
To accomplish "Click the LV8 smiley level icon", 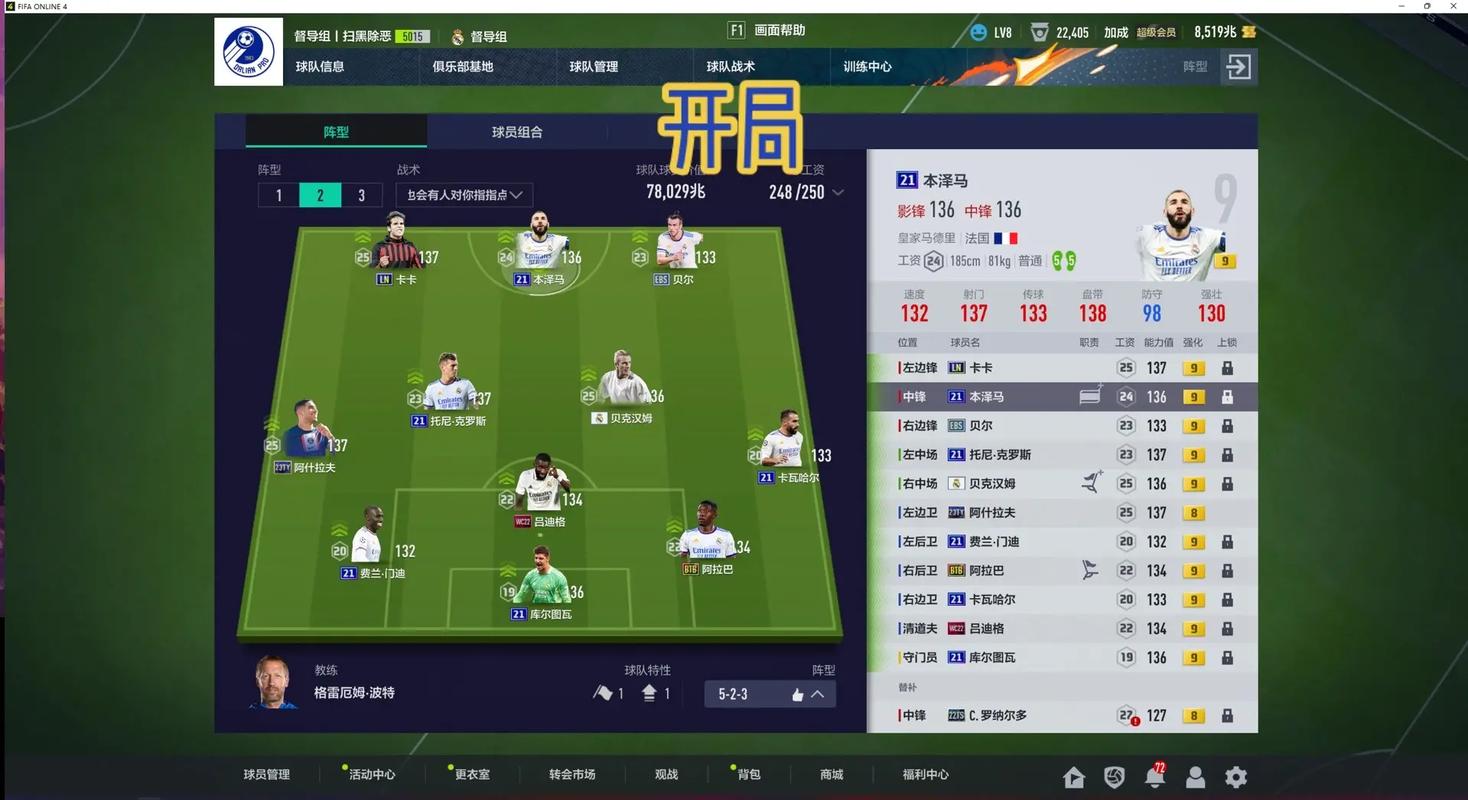I will [x=979, y=31].
